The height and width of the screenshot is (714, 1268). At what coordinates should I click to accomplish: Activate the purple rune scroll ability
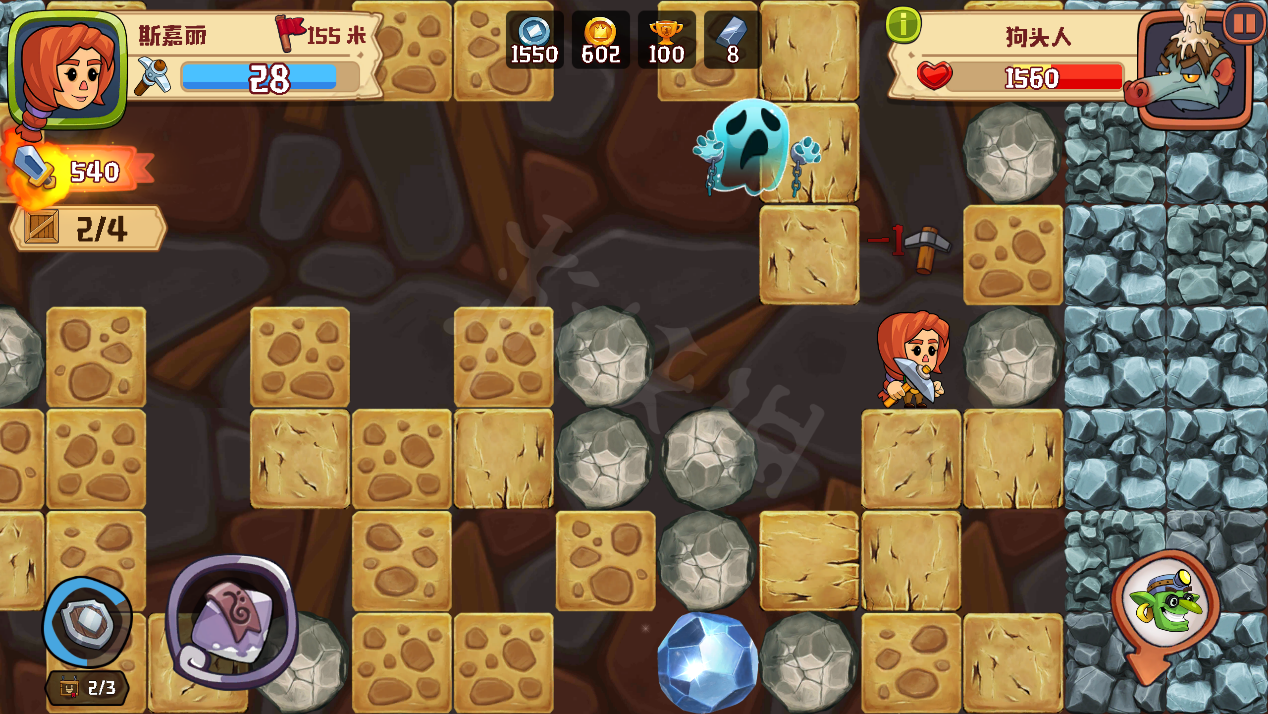pyautogui.click(x=232, y=621)
